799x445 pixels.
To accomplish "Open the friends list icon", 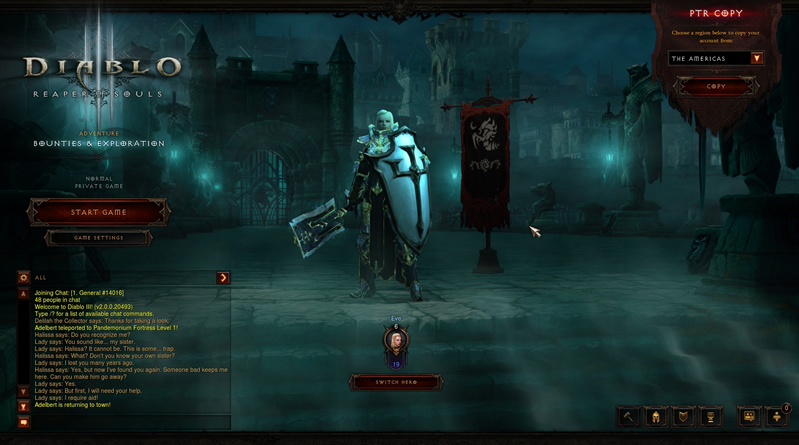I will 777,417.
